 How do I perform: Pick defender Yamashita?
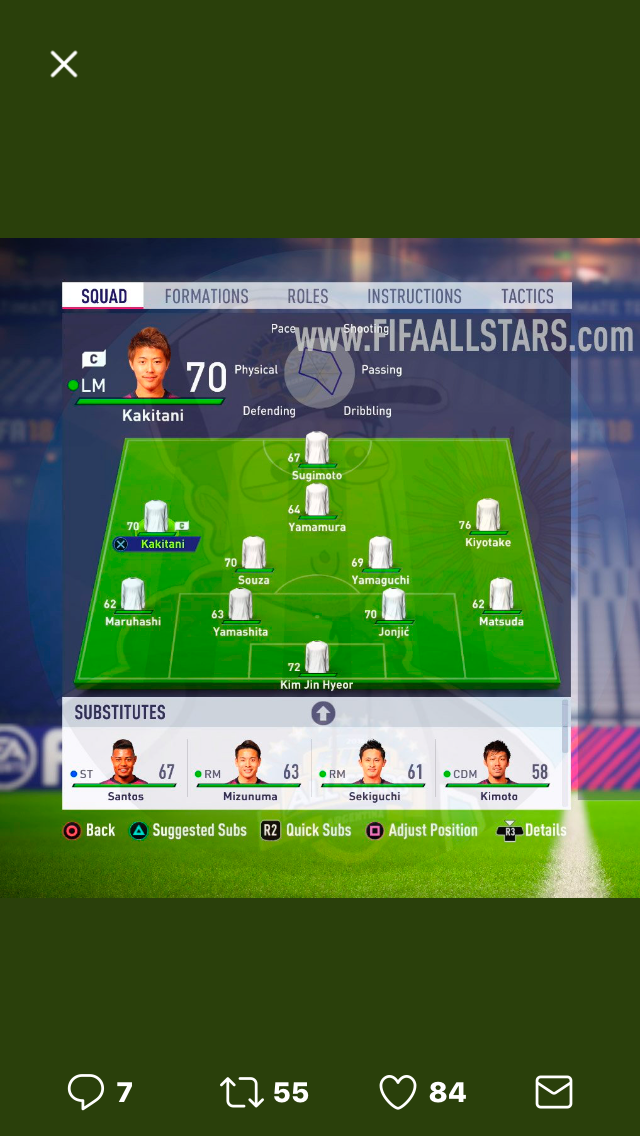(x=240, y=606)
